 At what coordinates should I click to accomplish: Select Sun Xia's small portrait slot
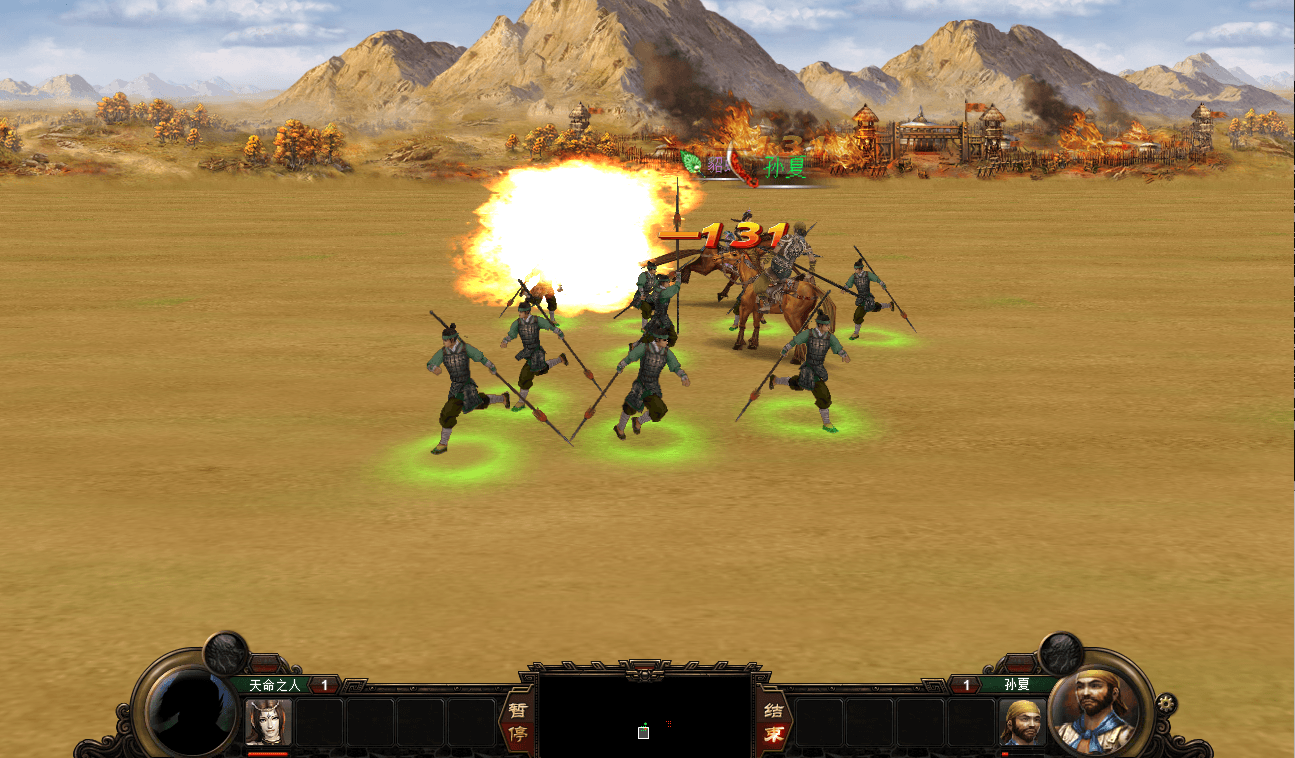pos(1022,722)
